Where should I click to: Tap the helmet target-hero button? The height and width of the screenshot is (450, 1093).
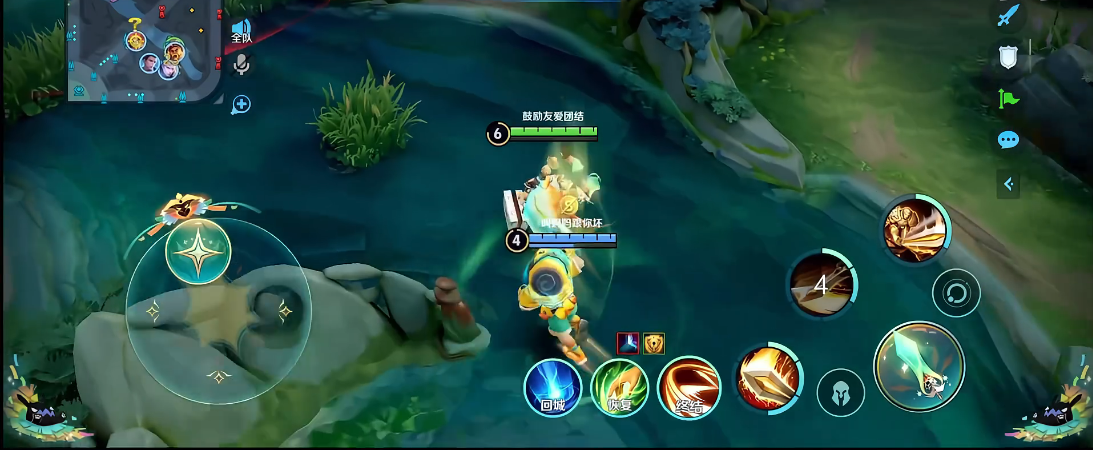pyautogui.click(x=841, y=392)
